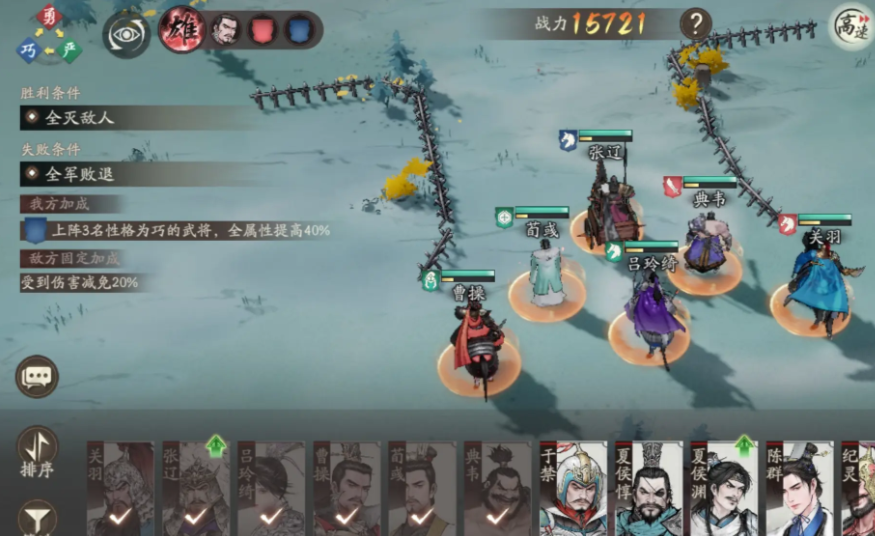Click the blue shield icon in top bar
Viewport: 875px width, 536px height.
pyautogui.click(x=297, y=30)
